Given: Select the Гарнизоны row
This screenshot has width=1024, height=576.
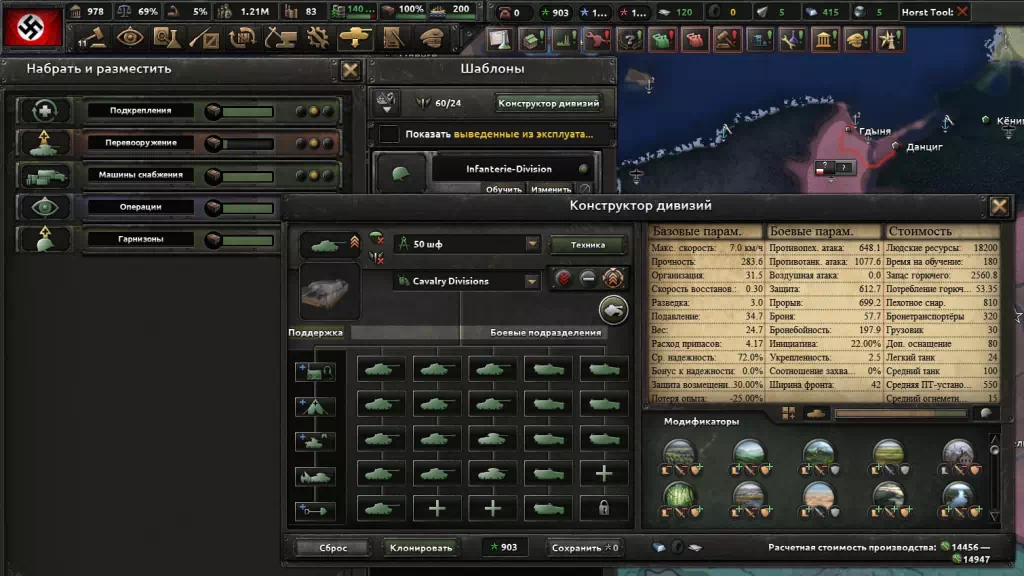Looking at the screenshot, I should (180, 239).
